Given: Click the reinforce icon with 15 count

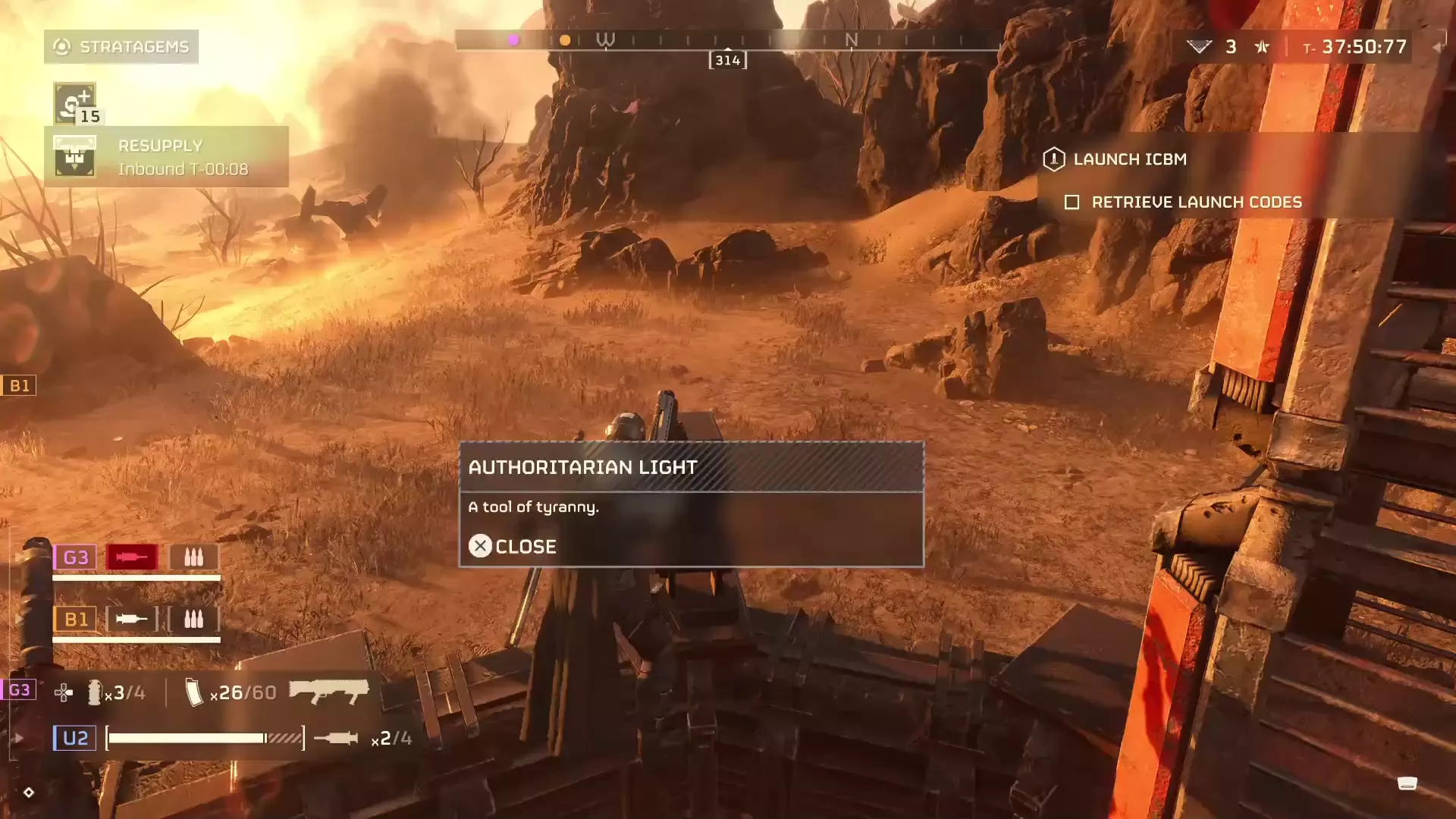Looking at the screenshot, I should pyautogui.click(x=75, y=103).
